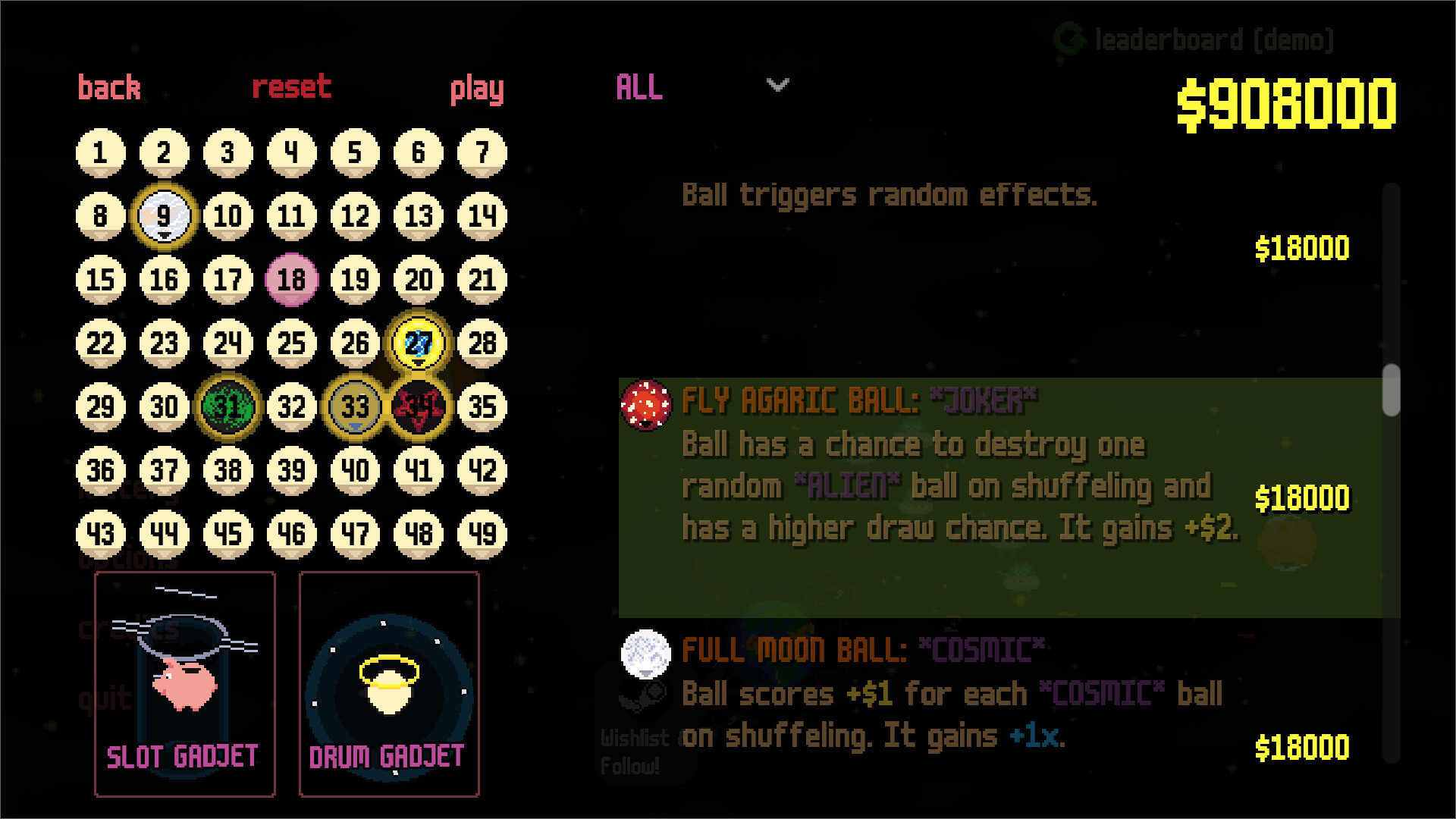The height and width of the screenshot is (819, 1456).
Task: Toggle the pink ball number 18
Action: pos(291,279)
